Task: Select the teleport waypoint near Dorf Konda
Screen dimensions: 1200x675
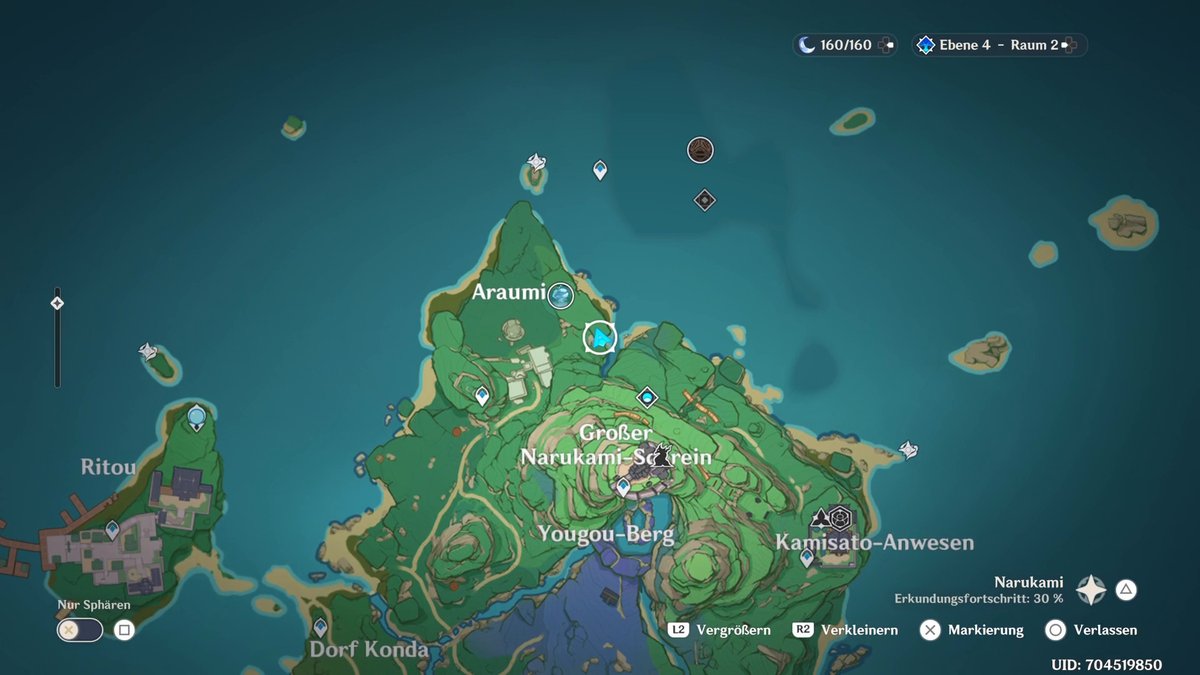Action: click(320, 627)
